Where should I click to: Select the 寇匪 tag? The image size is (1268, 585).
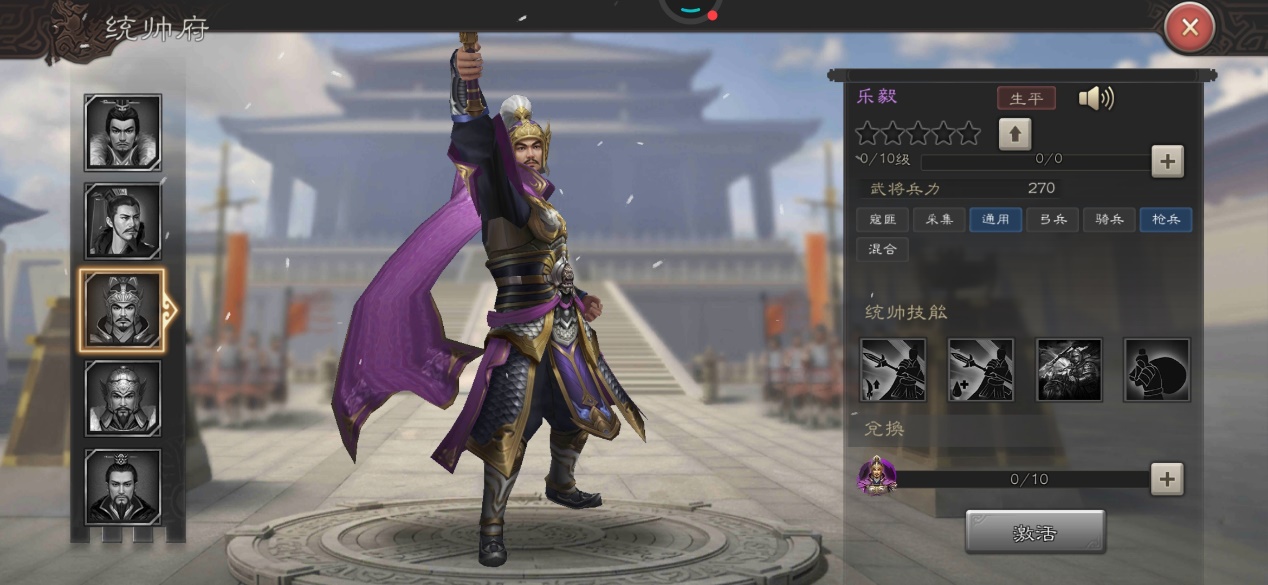[x=883, y=220]
